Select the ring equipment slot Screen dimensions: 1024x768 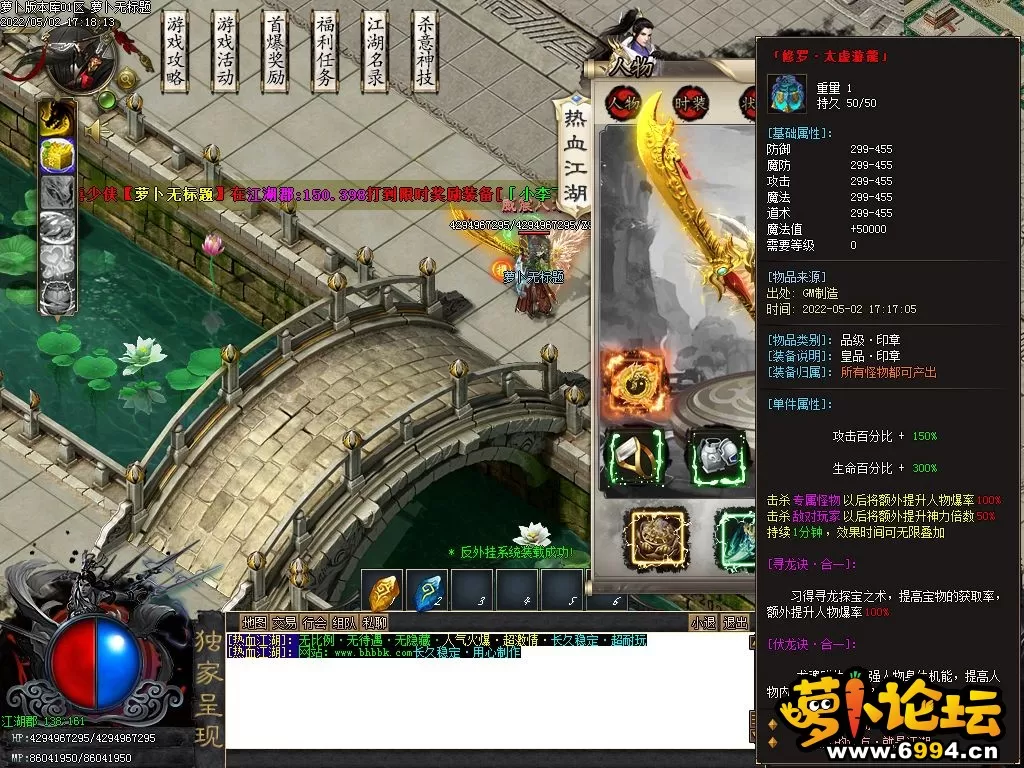click(x=634, y=458)
